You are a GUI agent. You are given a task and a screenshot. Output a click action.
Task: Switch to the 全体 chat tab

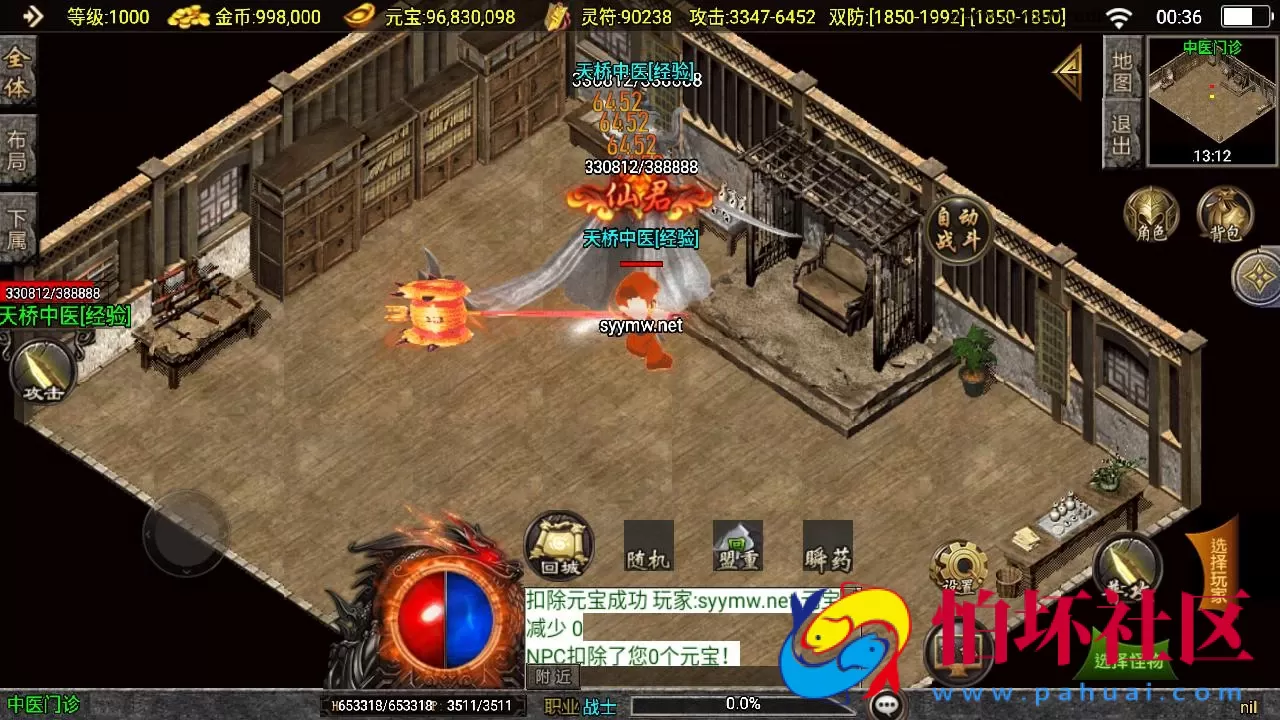[18, 70]
